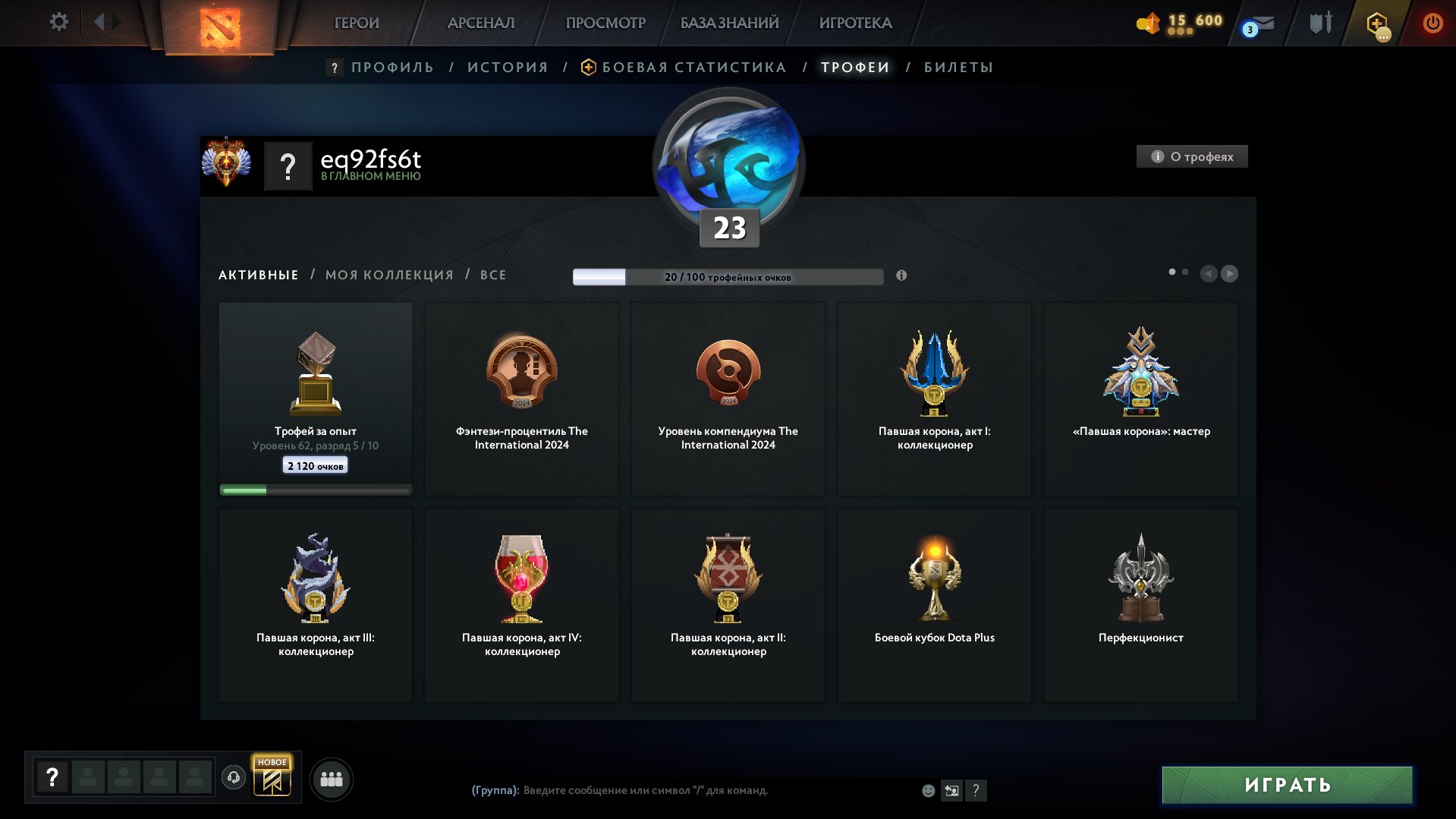Open the БИЛЕТЫ tab

pos(958,67)
